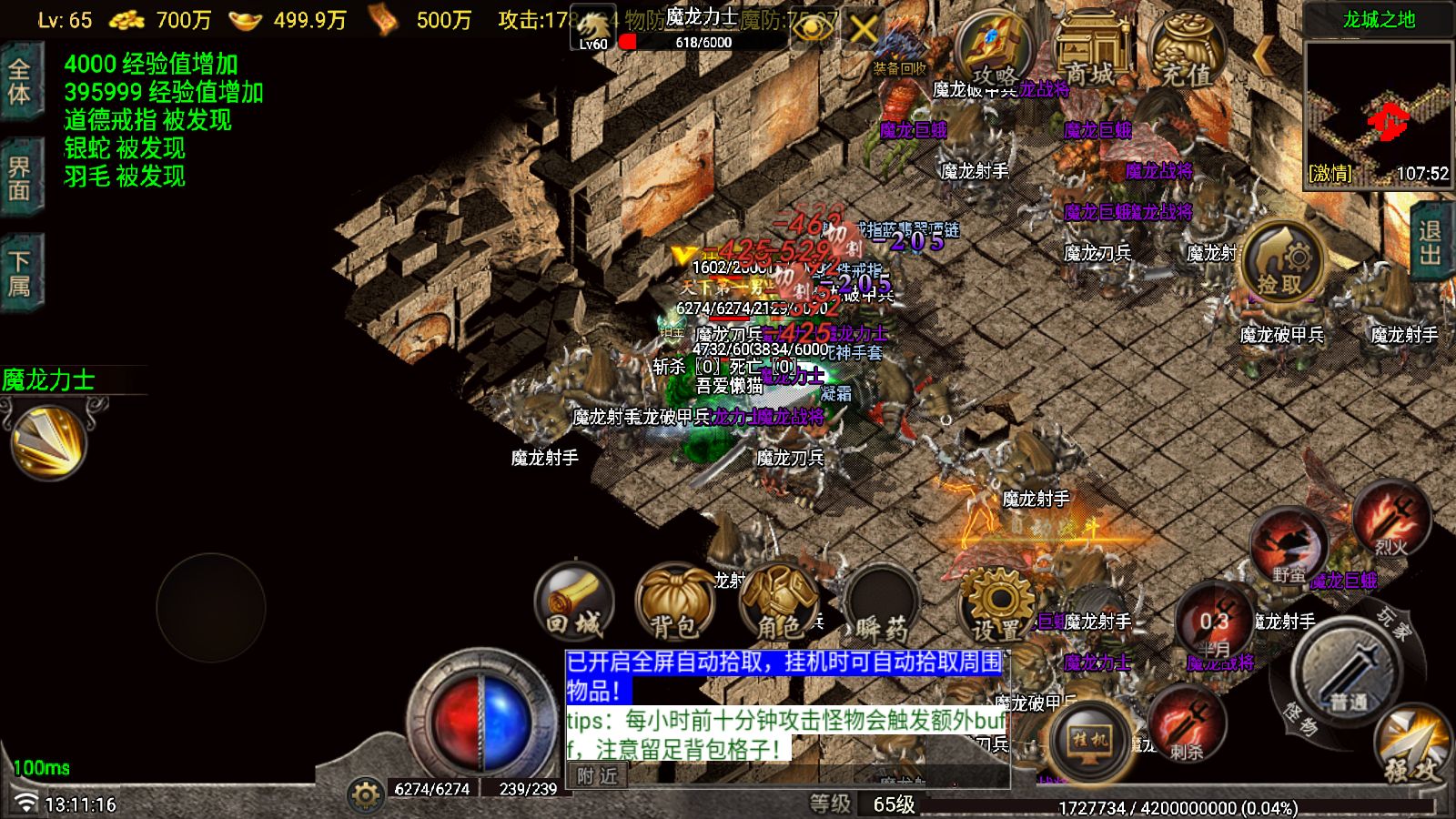Toggle 挂机 auto-battle
The height and width of the screenshot is (819, 1456).
coord(1089,742)
